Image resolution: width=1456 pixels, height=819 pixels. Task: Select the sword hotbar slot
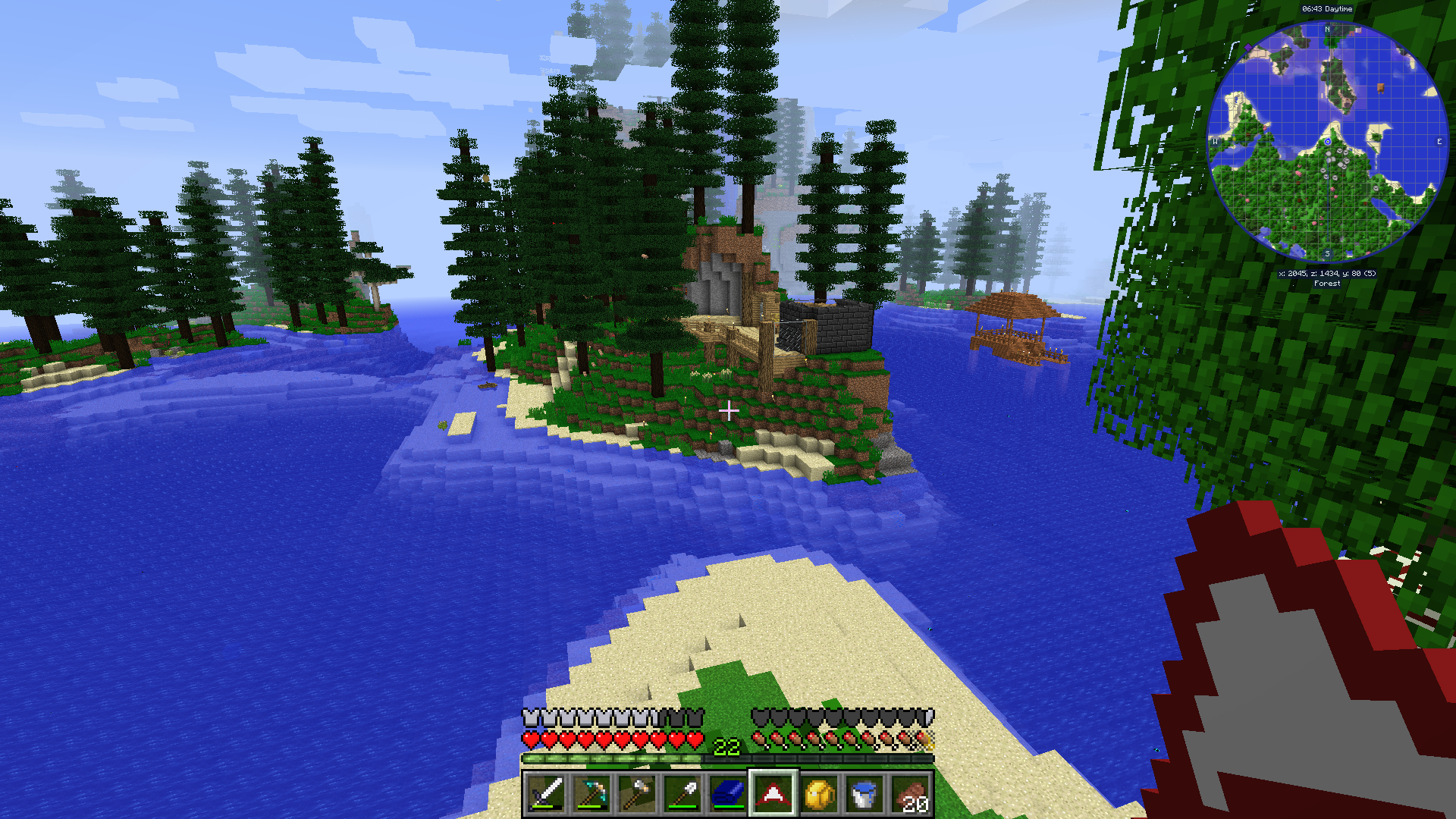pyautogui.click(x=546, y=794)
